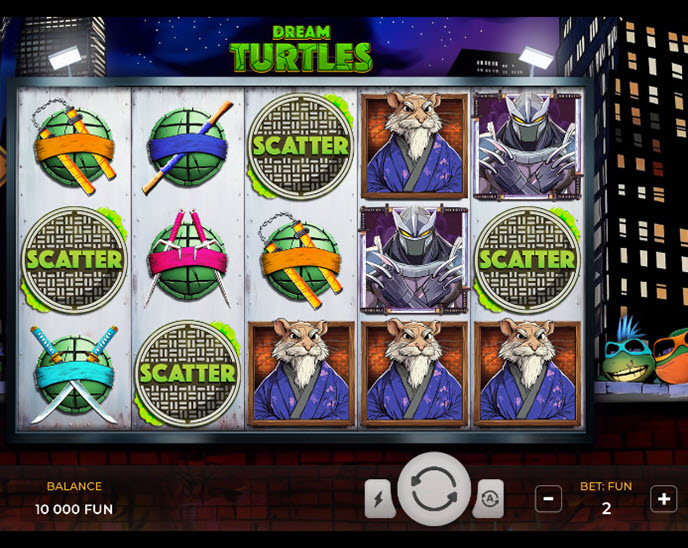Spin the reels with the circular arrows button
The image size is (688, 548).
pos(434,490)
